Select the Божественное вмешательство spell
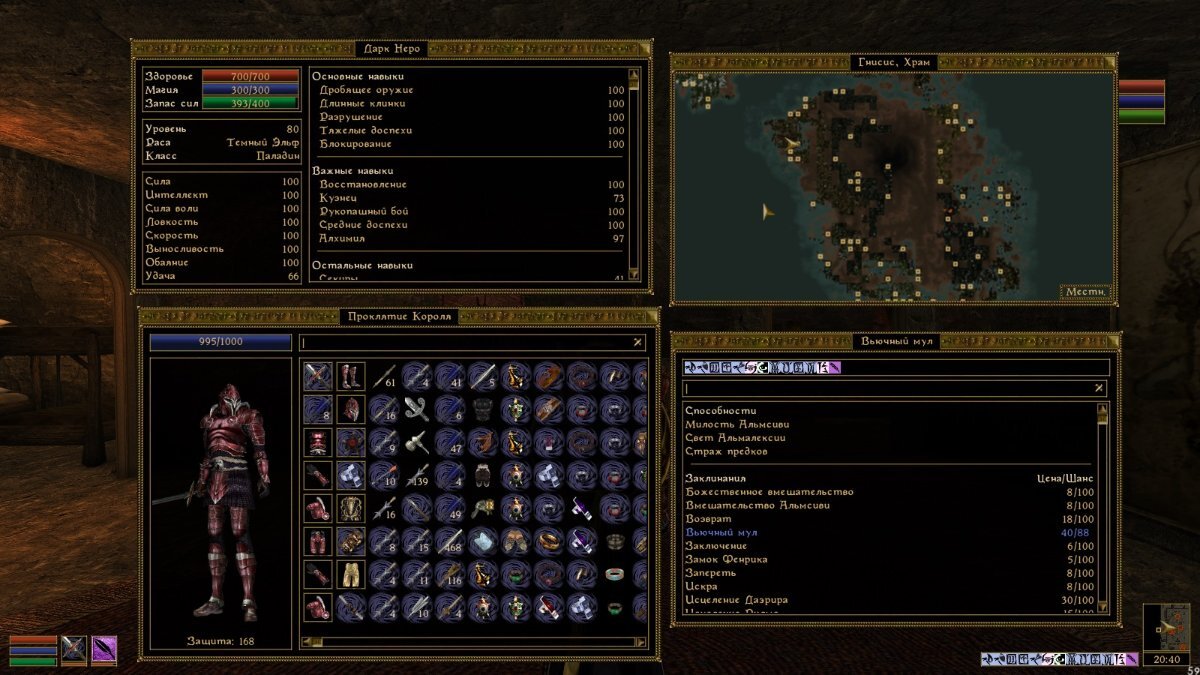Viewport: 1200px width, 675px height. (769, 492)
